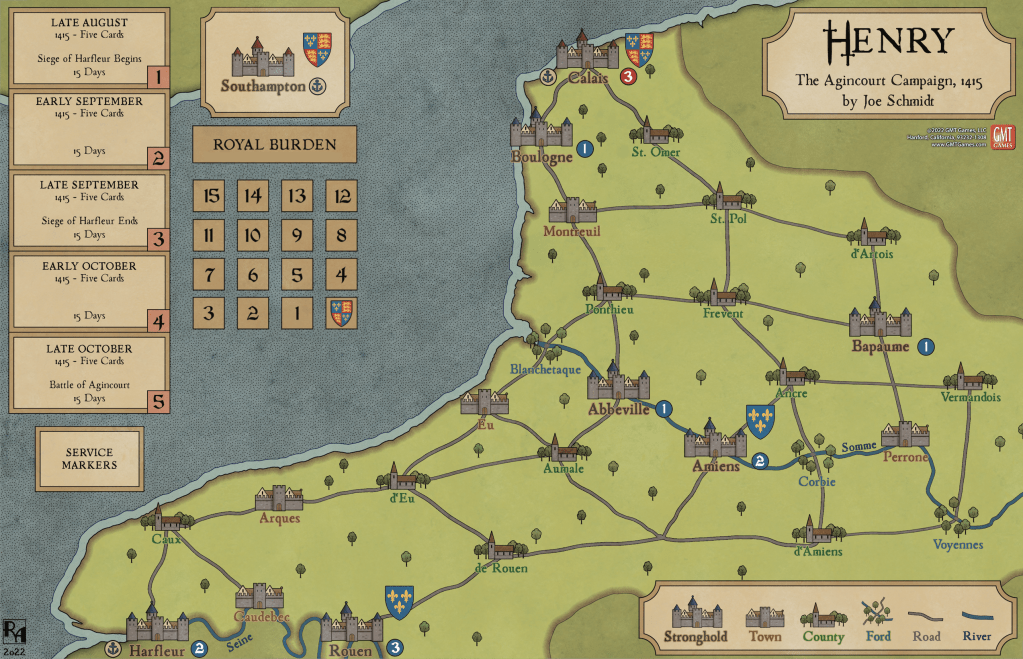Image resolution: width=1023 pixels, height=659 pixels.
Task: Choose the Early September turn box
Action: click(87, 131)
